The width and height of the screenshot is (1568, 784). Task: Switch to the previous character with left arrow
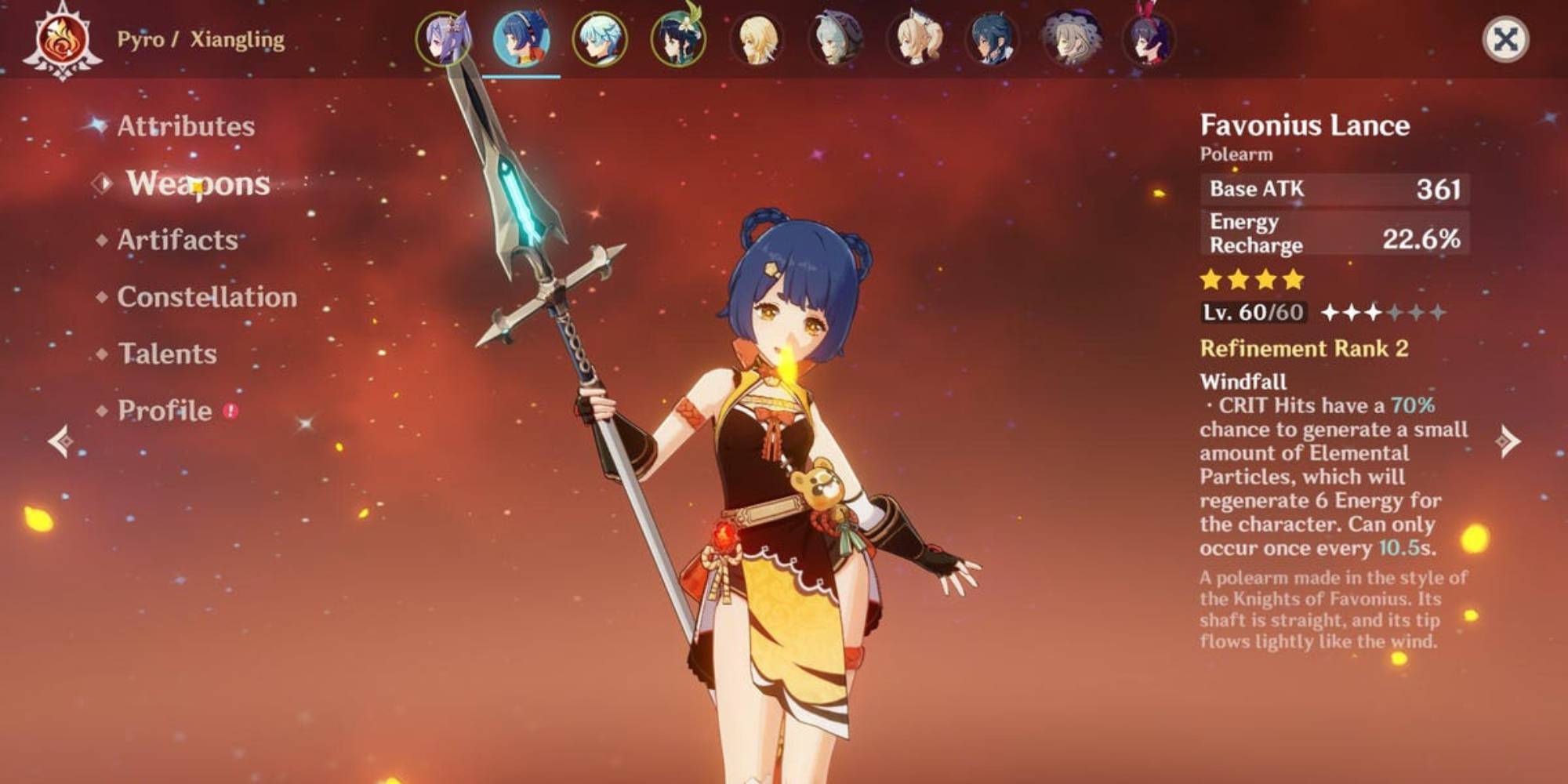(x=61, y=441)
